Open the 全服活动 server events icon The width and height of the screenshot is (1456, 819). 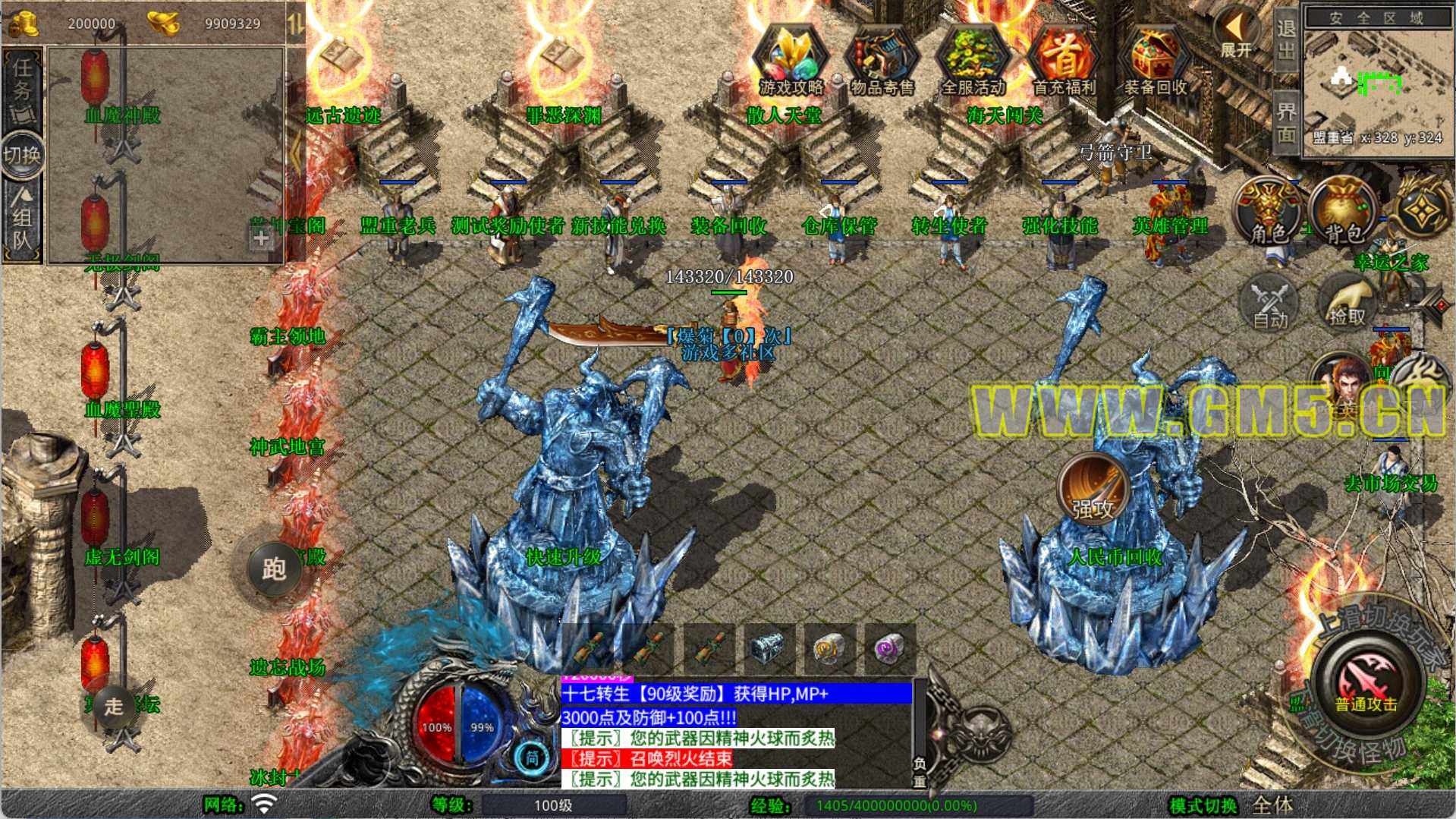click(973, 59)
